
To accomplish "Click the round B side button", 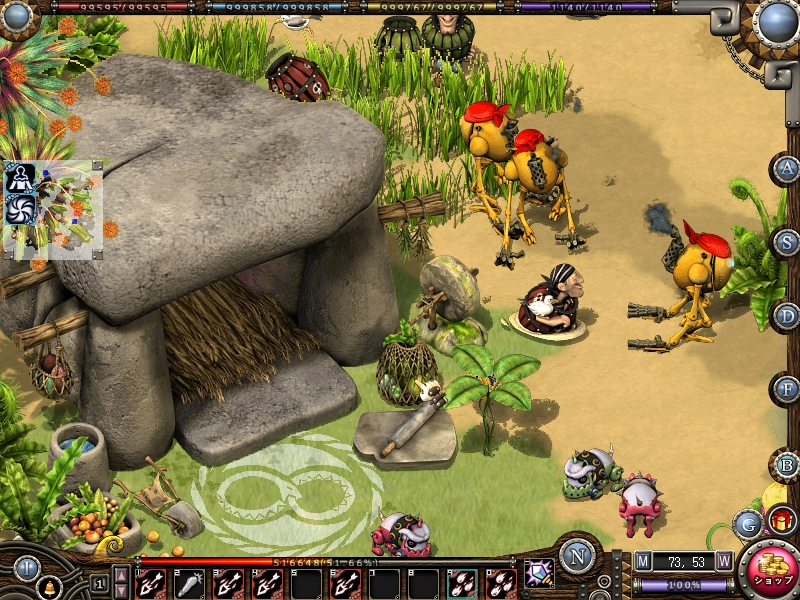I will 788,464.
